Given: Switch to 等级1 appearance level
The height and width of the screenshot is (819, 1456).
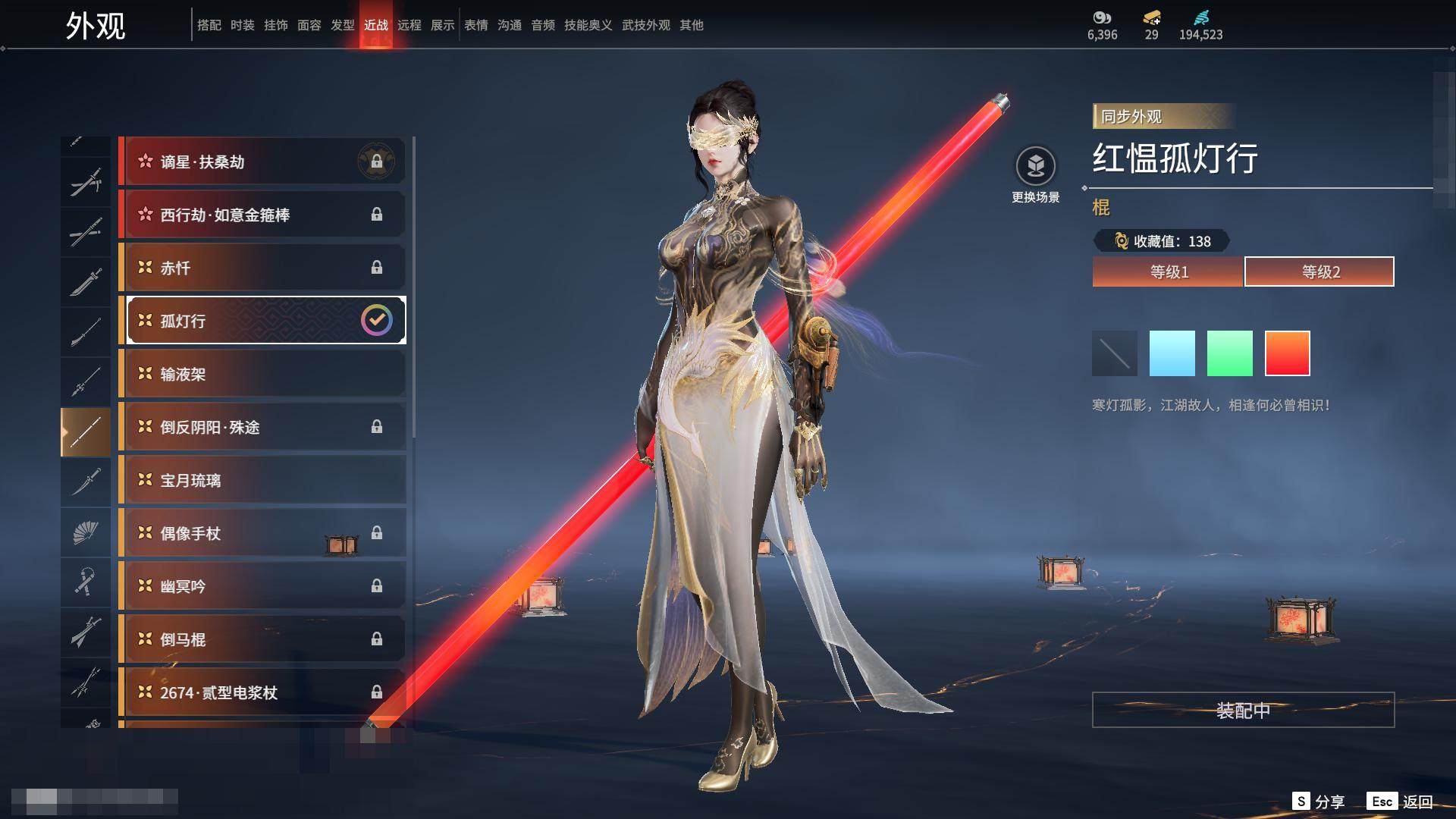Looking at the screenshot, I should coord(1168,271).
